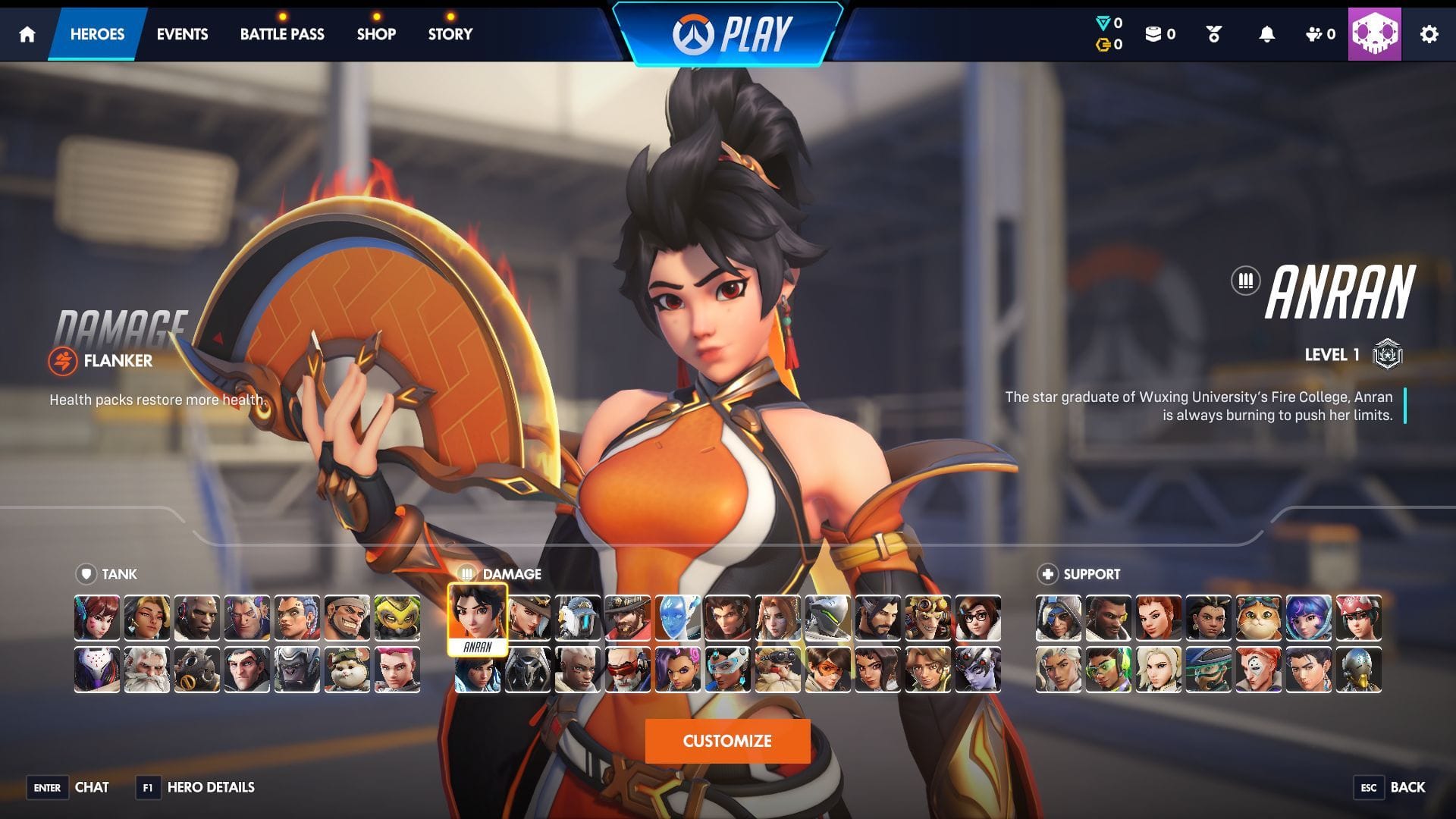
Task: Pick Mercy from the support roster
Action: point(1158,670)
